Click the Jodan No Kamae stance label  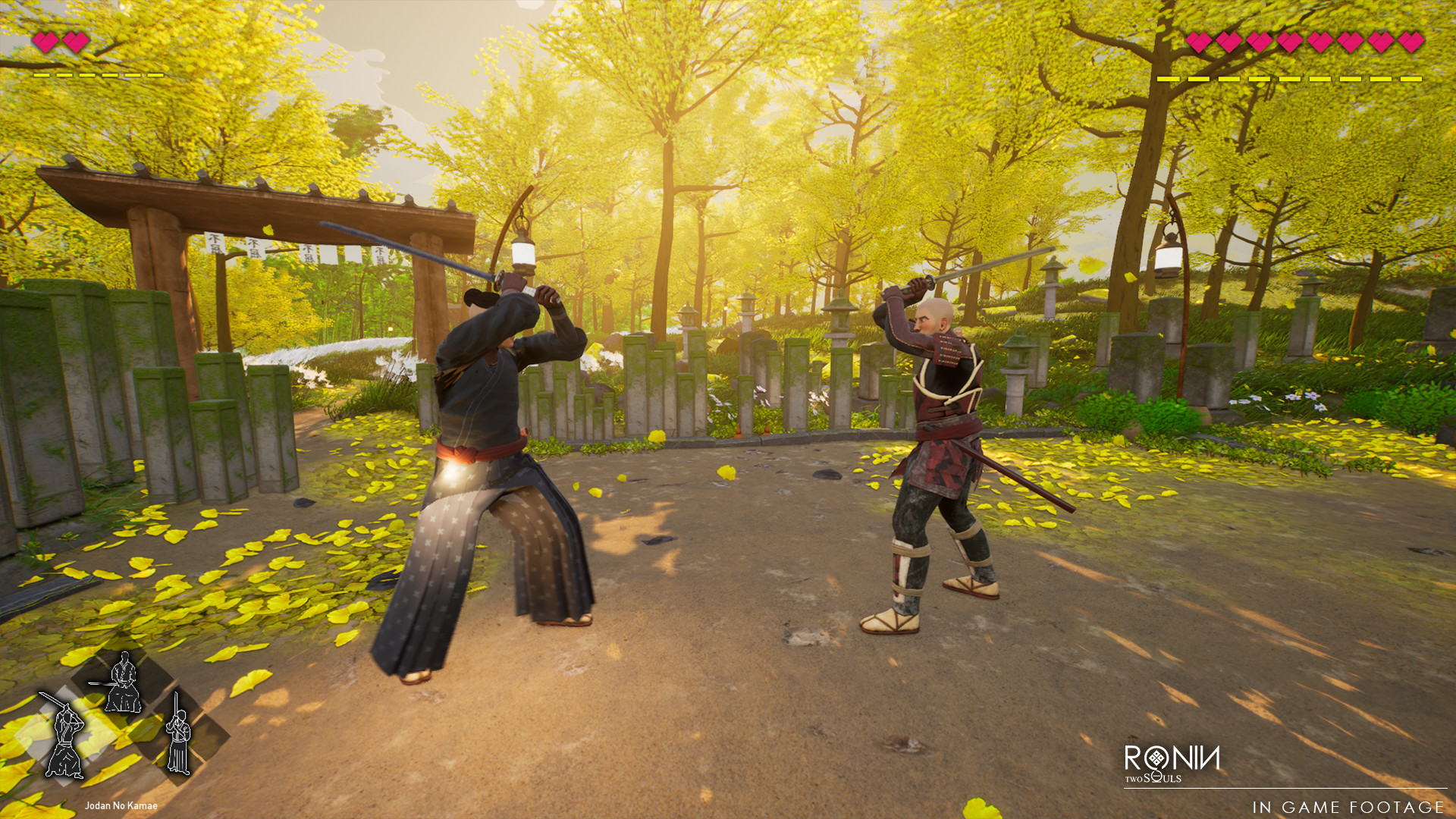(121, 805)
